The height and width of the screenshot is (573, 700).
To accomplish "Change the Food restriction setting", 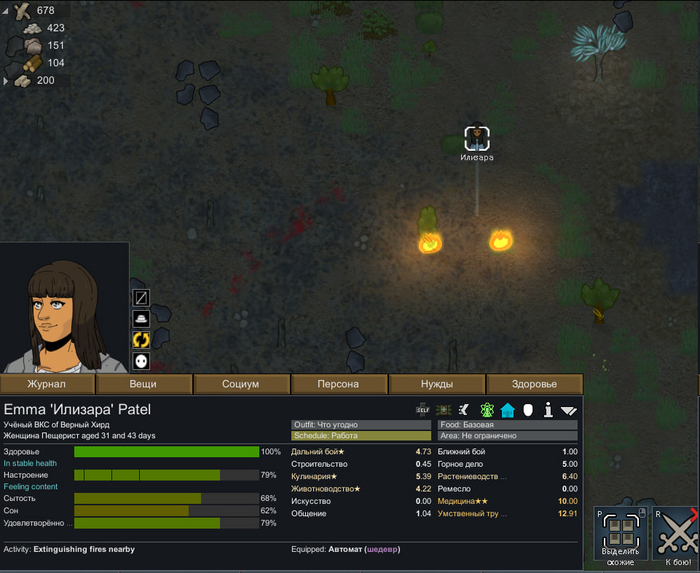I will 507,425.
